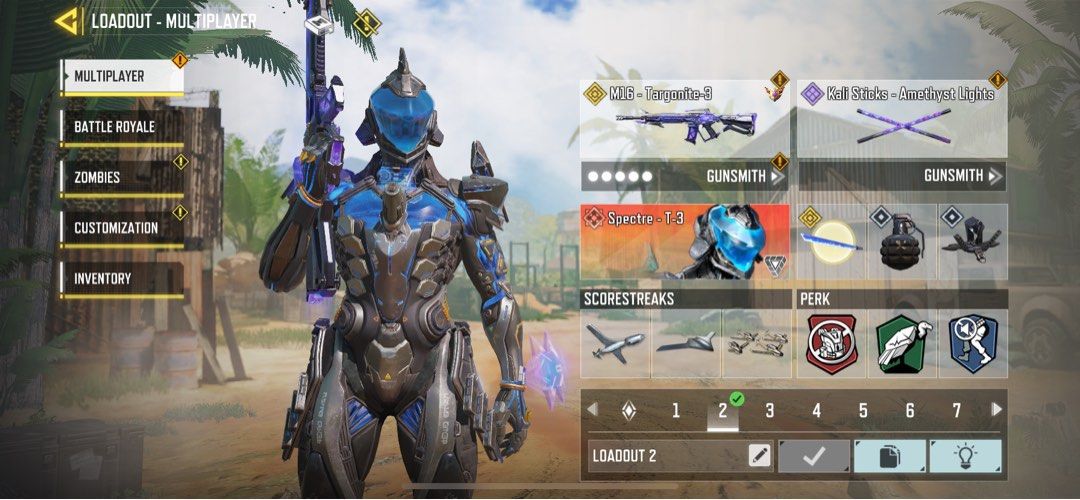Switch to the Battle Royale tab

click(x=122, y=127)
